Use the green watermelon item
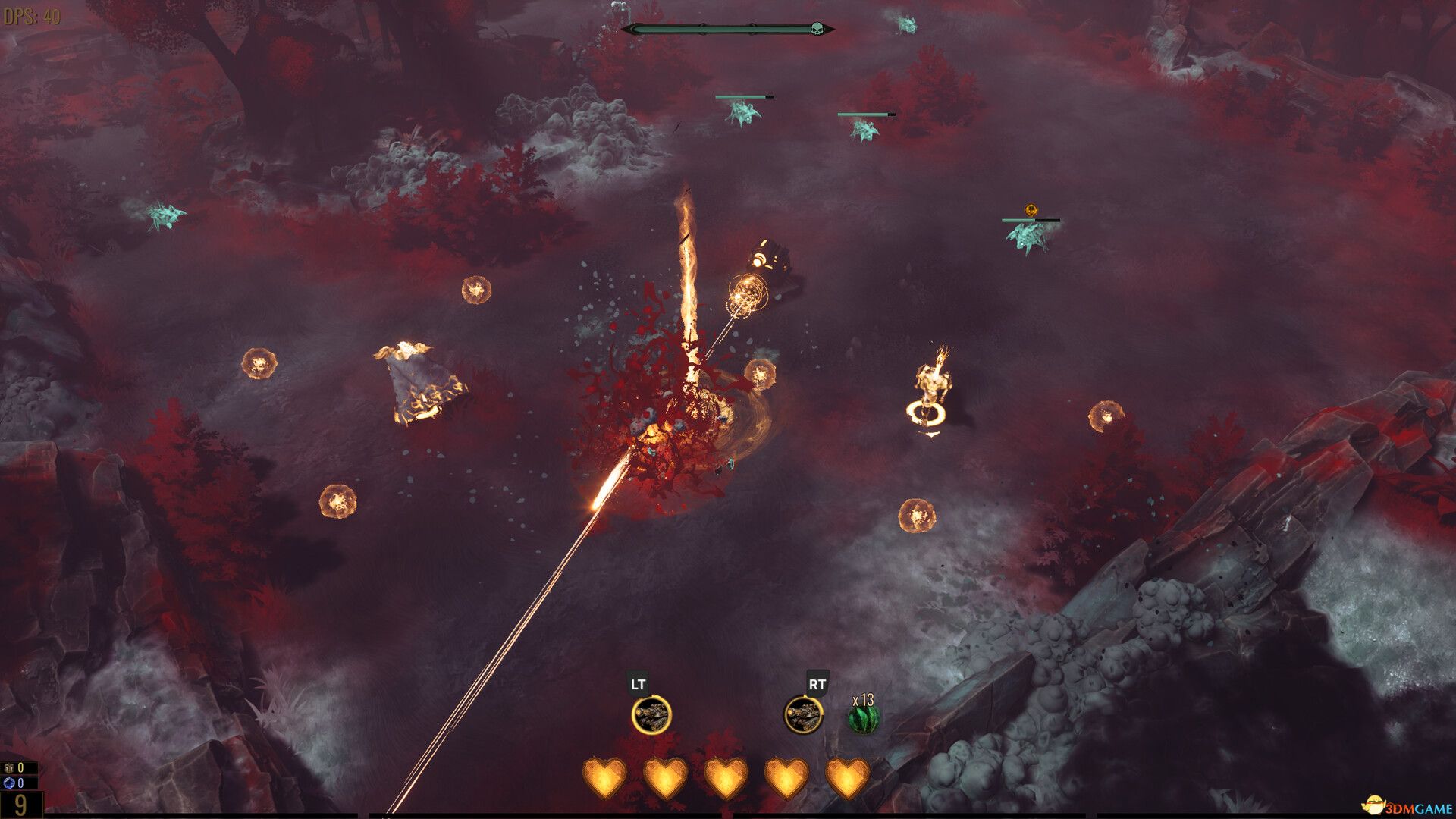The width and height of the screenshot is (1456, 819). click(863, 719)
